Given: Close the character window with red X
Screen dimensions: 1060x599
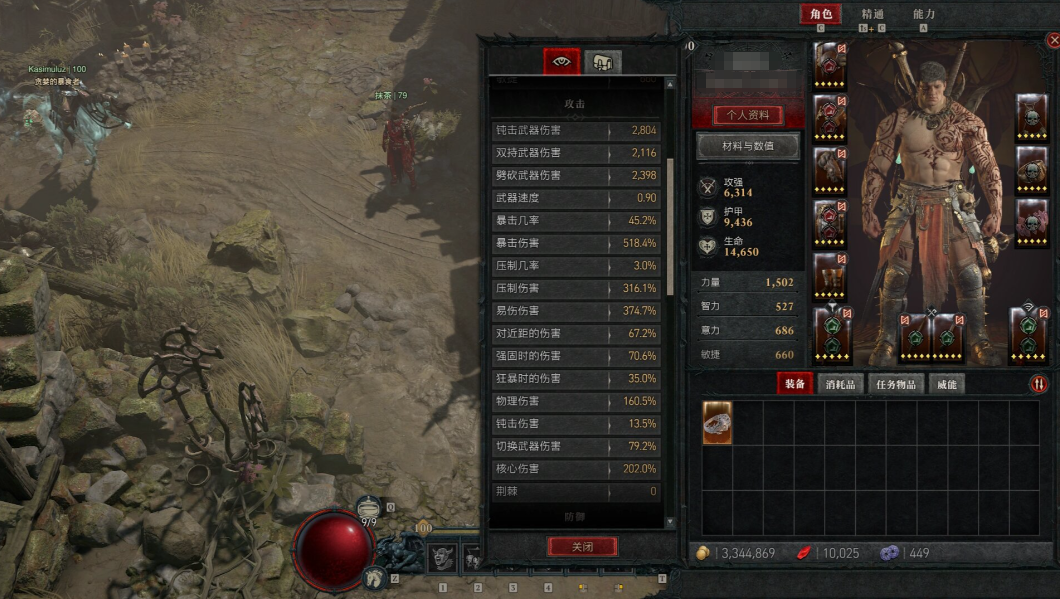Looking at the screenshot, I should coord(1053,40).
